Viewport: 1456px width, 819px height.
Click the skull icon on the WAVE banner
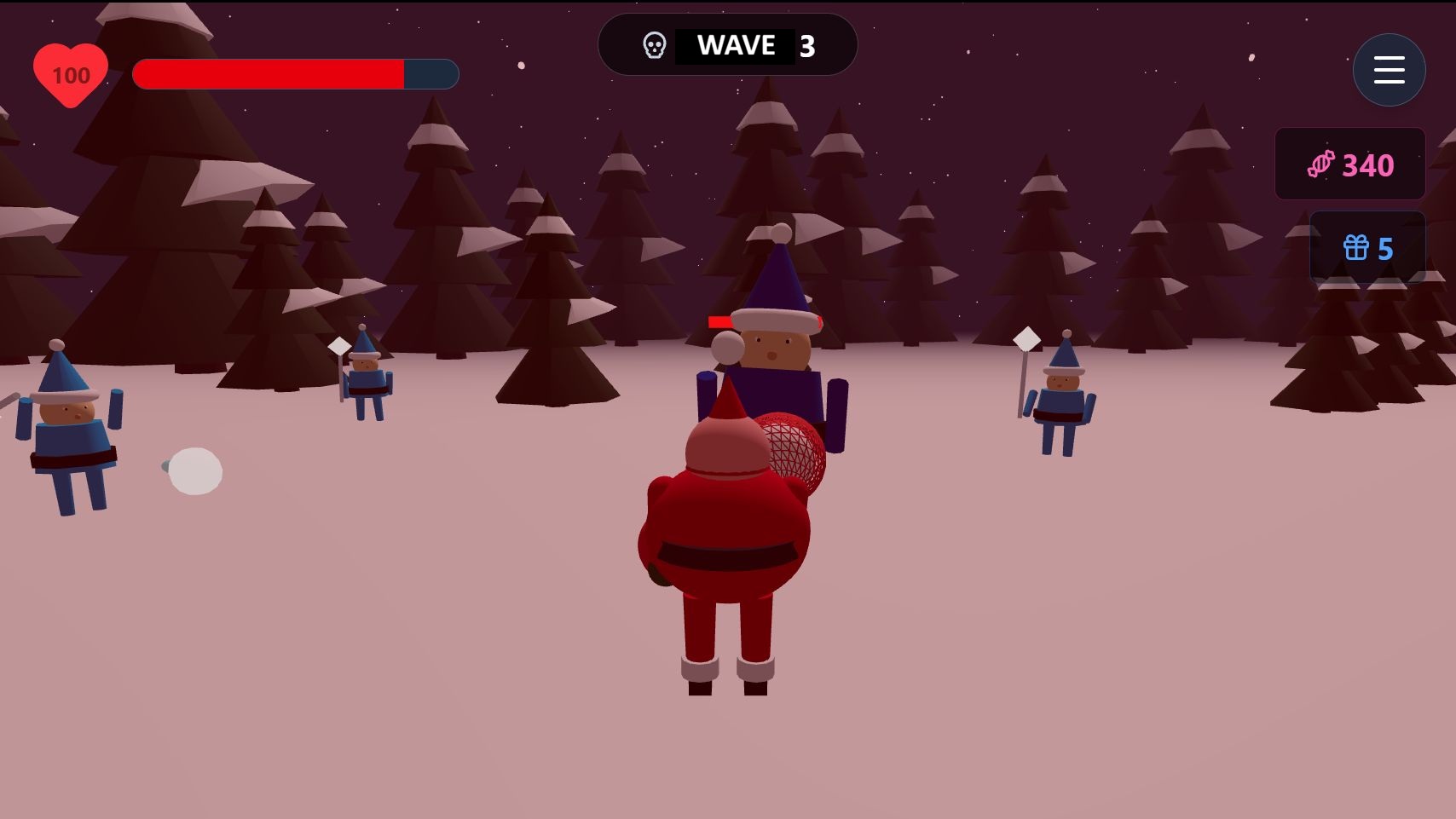pyautogui.click(x=654, y=45)
